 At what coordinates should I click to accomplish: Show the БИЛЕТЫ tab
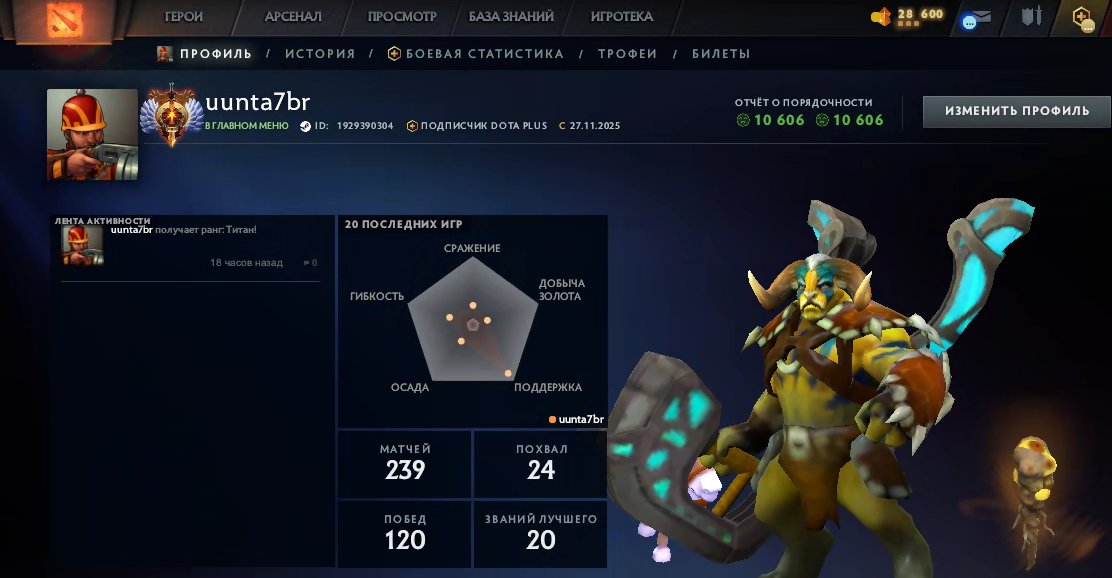[x=721, y=54]
